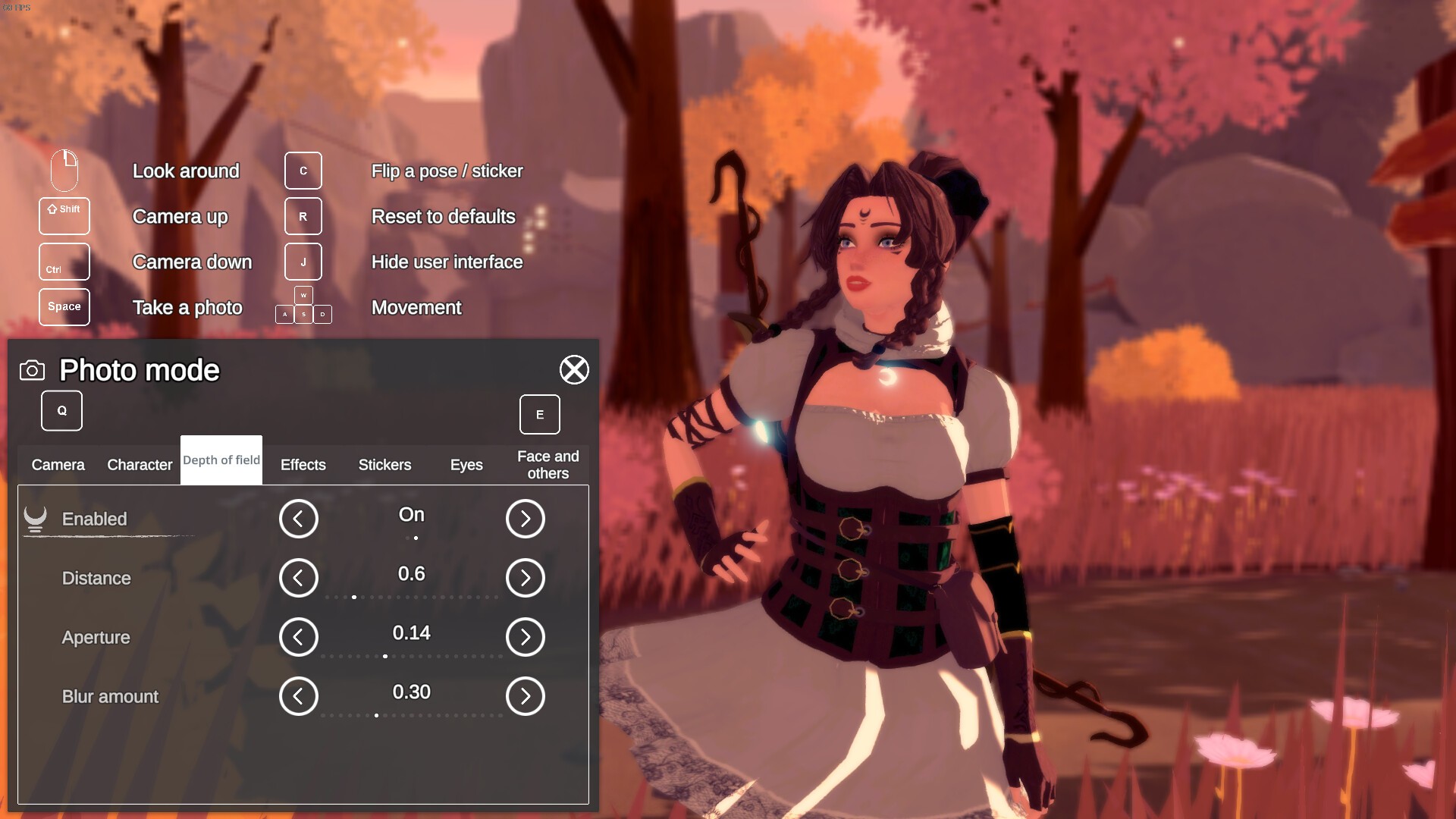This screenshot has width=1456, height=819.
Task: Switch to the Effects tab
Action: [303, 465]
